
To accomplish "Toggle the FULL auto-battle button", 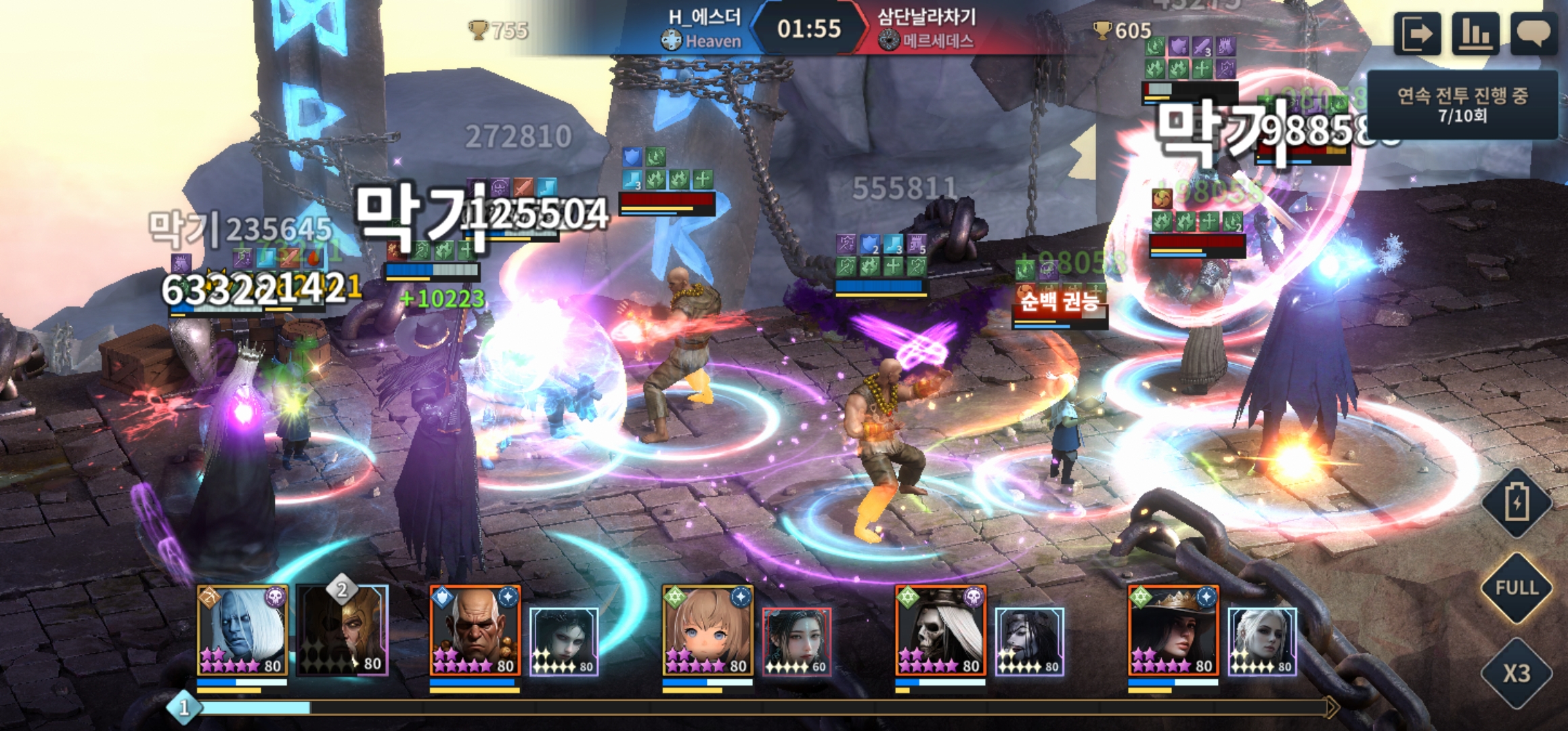I will 1517,588.
